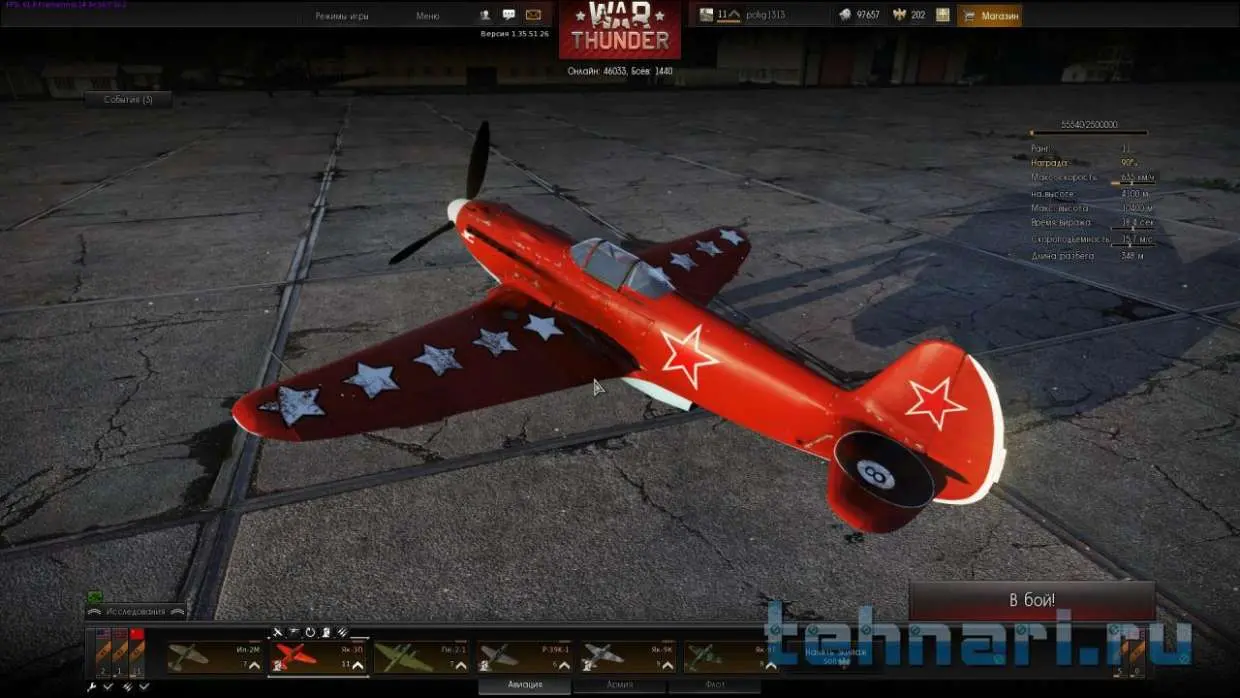Open the «Меню» dropdown in the top bar
Image resolution: width=1240 pixels, height=698 pixels.
[x=428, y=16]
